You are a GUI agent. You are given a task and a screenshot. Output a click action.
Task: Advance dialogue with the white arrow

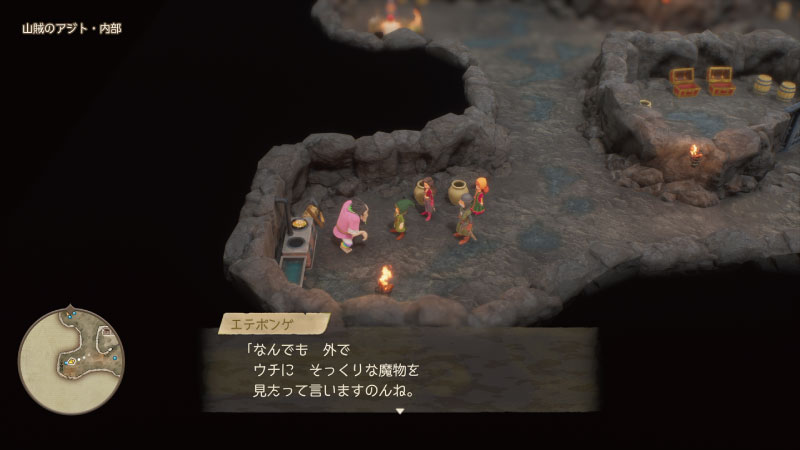click(400, 410)
